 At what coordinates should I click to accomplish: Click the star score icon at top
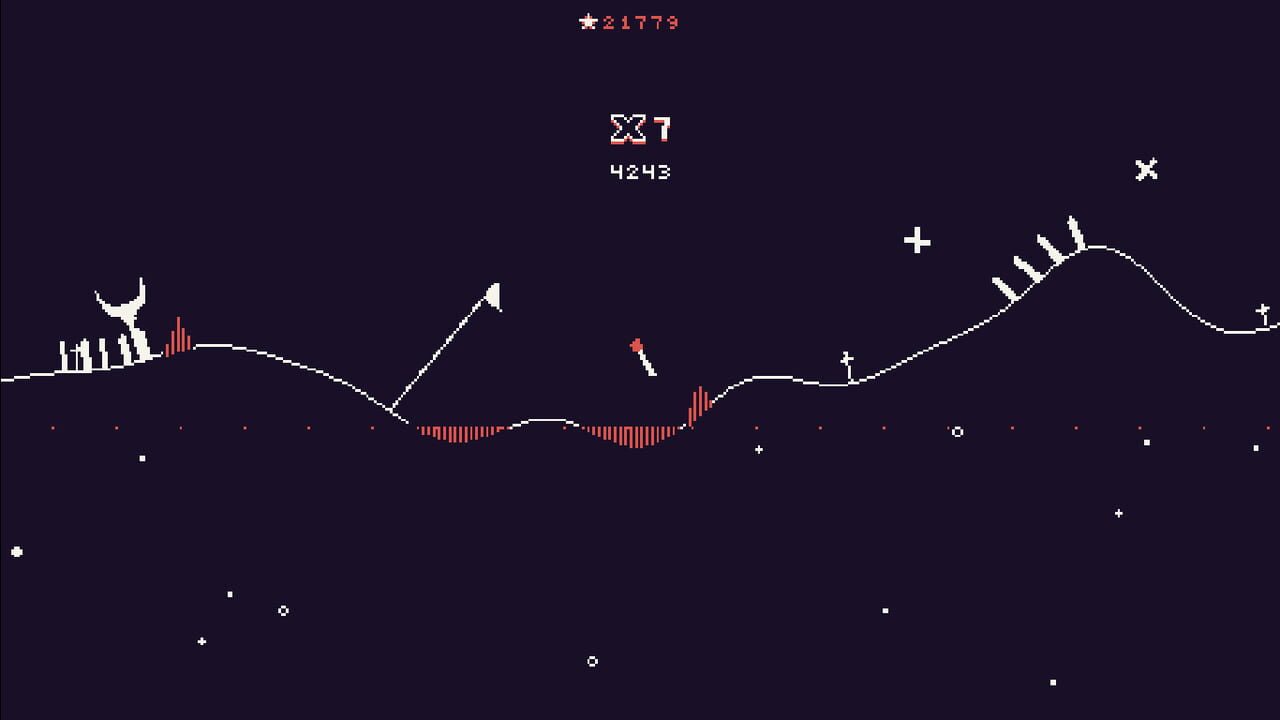(x=588, y=22)
